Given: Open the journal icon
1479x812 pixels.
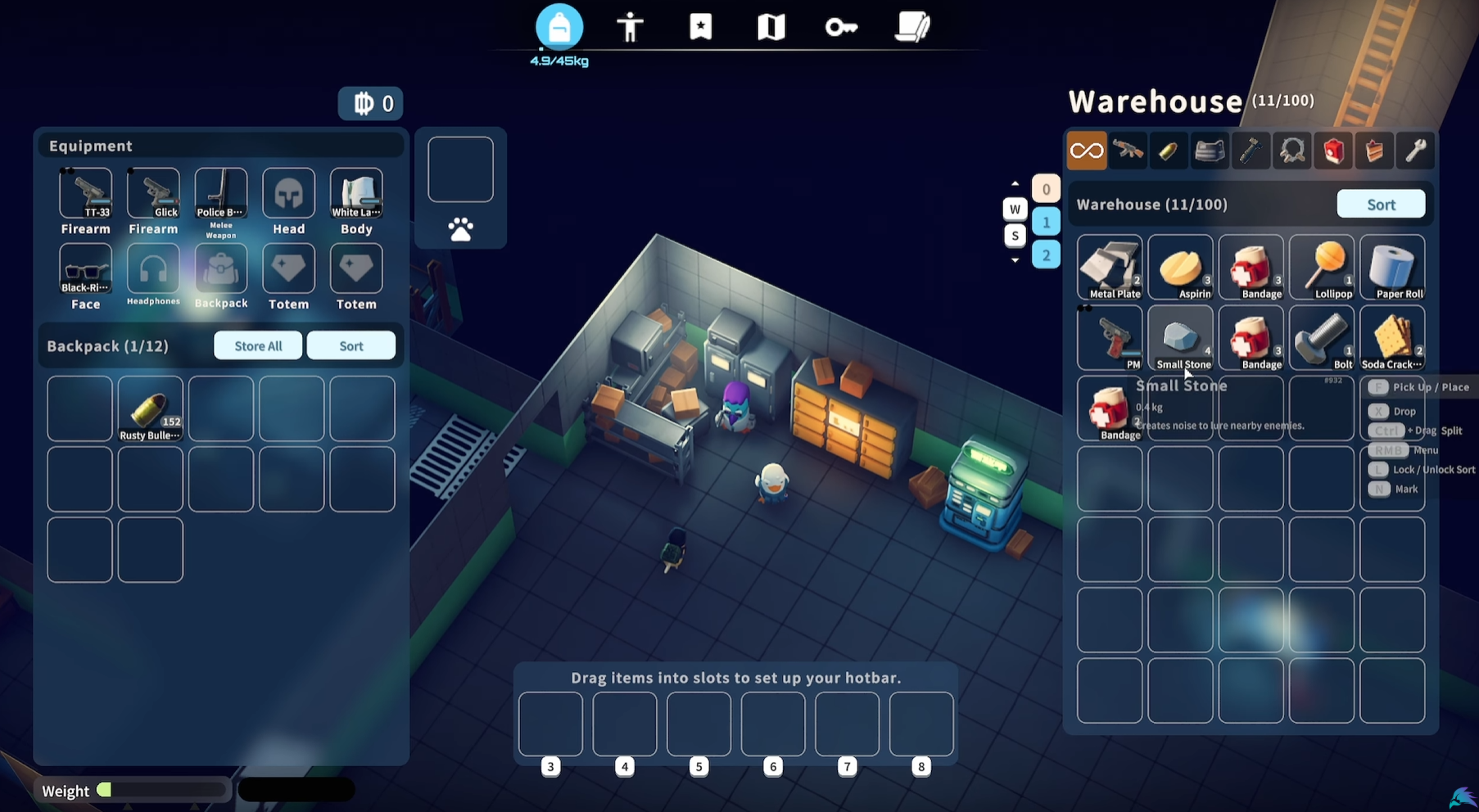Looking at the screenshot, I should tap(913, 27).
